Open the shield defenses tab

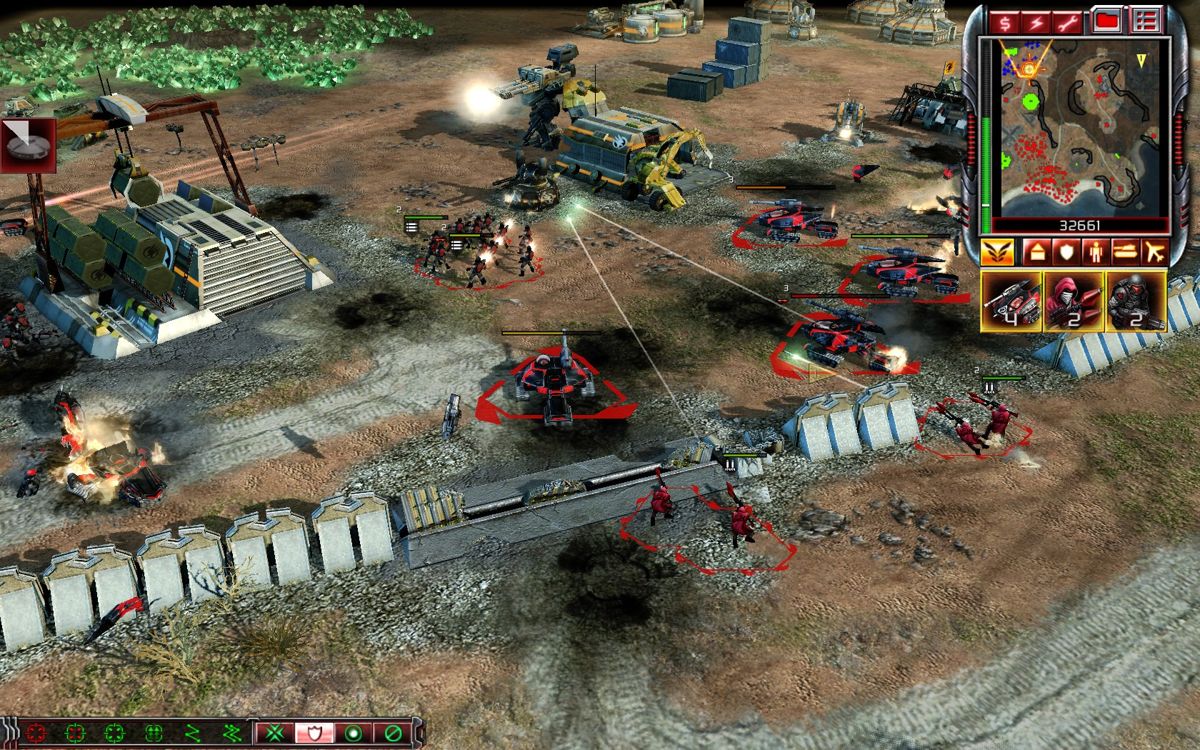[1064, 251]
